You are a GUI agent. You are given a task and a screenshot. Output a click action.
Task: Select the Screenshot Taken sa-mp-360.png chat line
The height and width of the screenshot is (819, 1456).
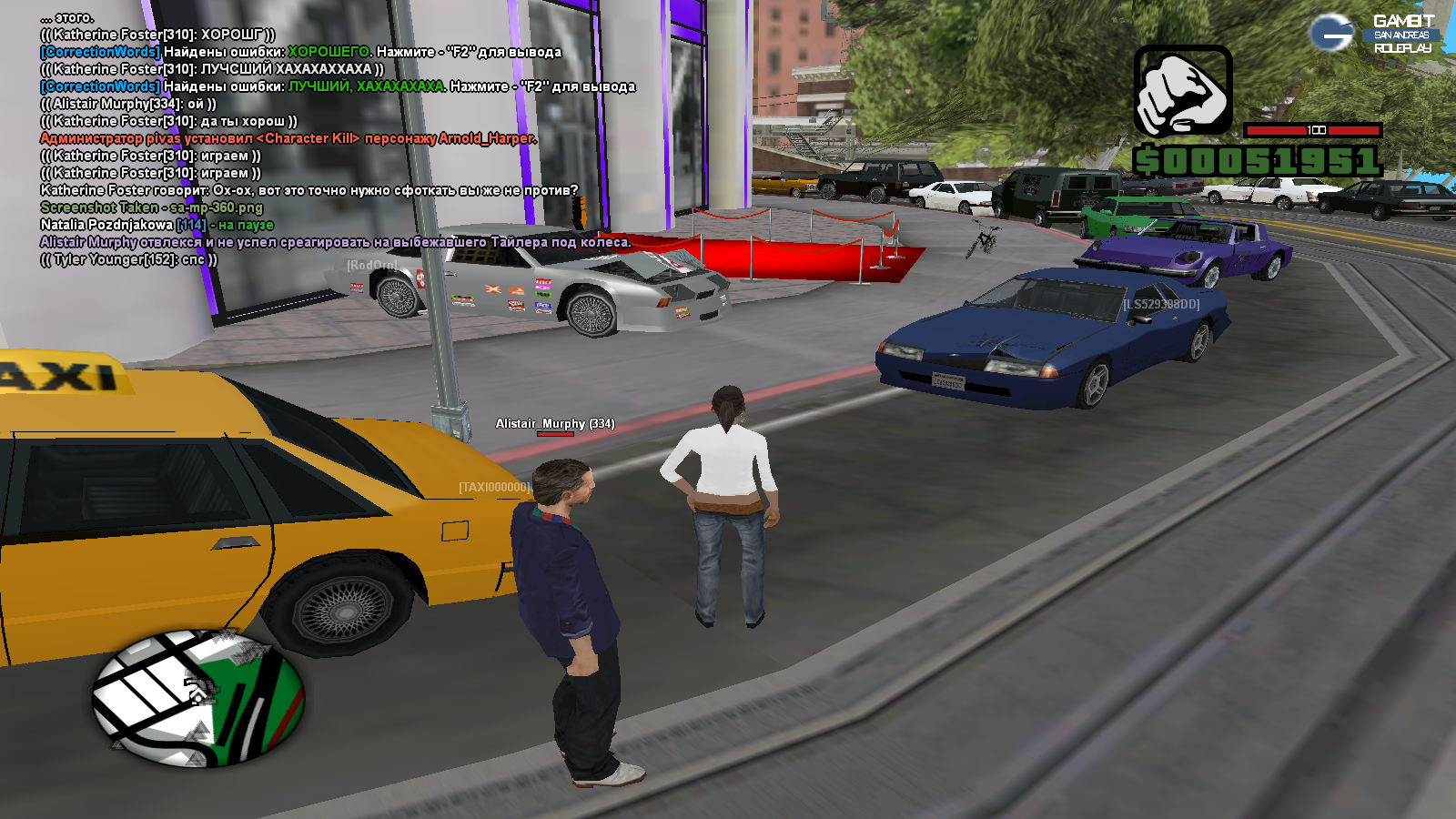(151, 207)
